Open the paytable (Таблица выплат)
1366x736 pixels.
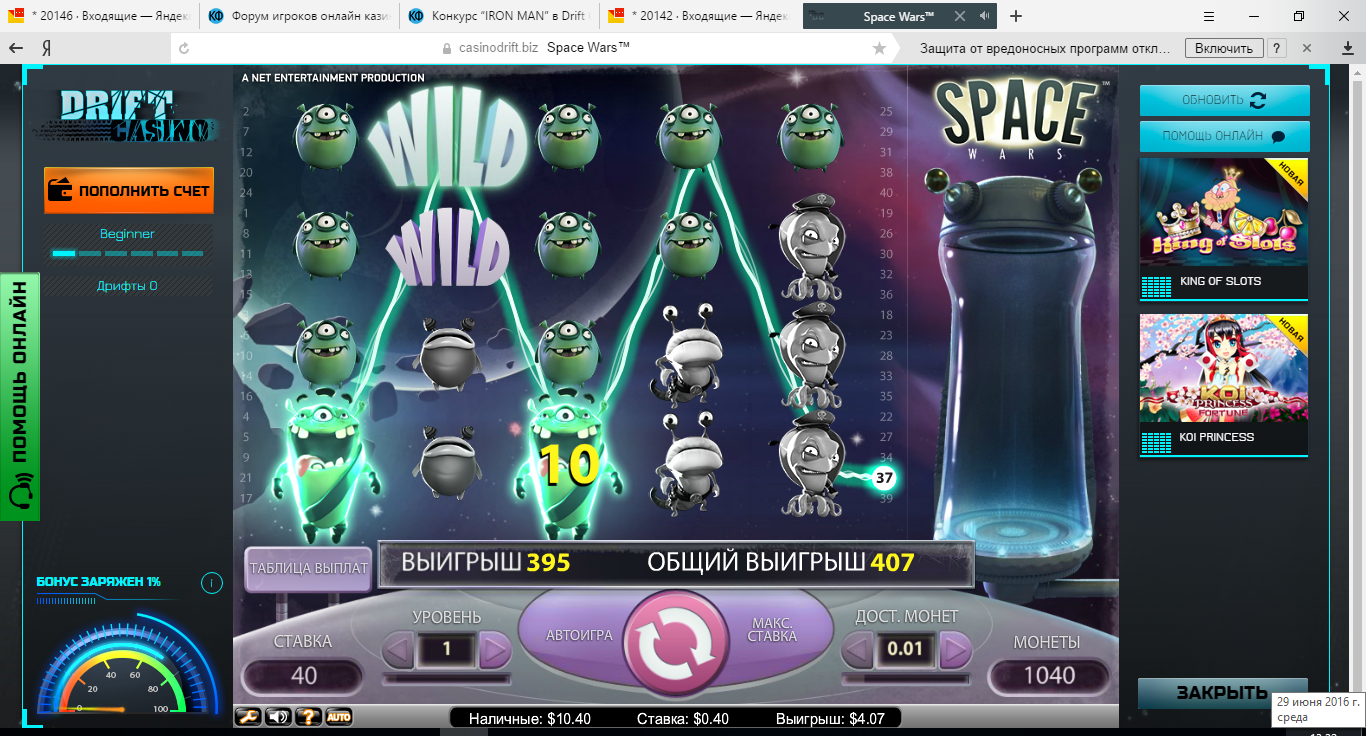click(x=308, y=568)
